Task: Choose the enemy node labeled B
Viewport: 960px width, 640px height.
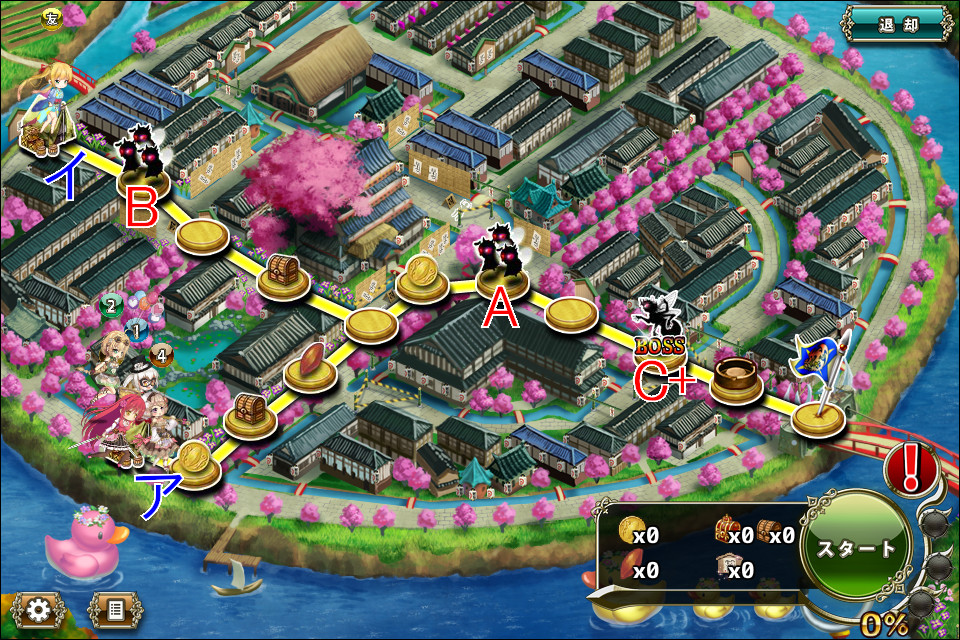Action: [x=141, y=168]
